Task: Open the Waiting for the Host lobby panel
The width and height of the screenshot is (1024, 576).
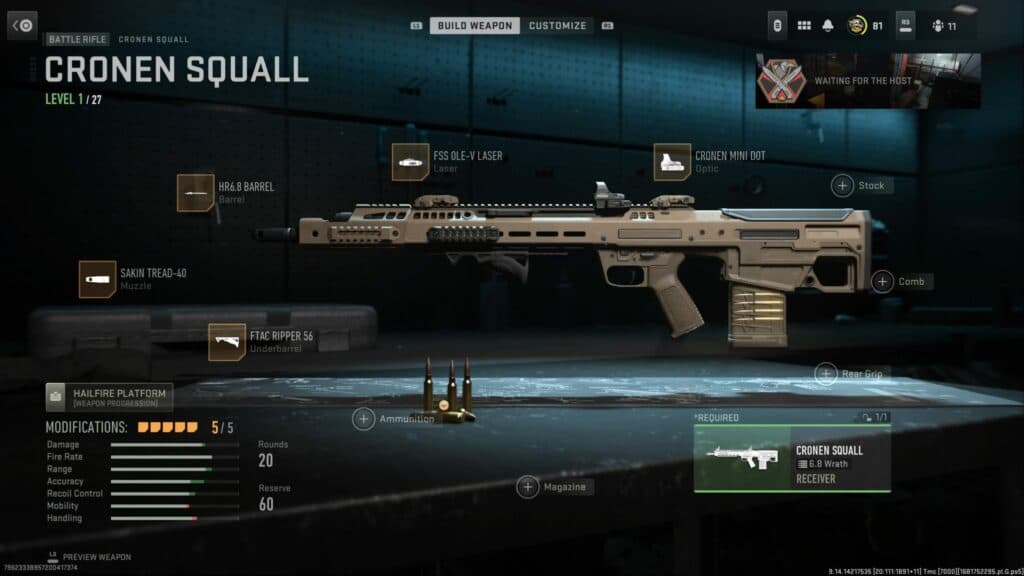Action: tap(867, 80)
